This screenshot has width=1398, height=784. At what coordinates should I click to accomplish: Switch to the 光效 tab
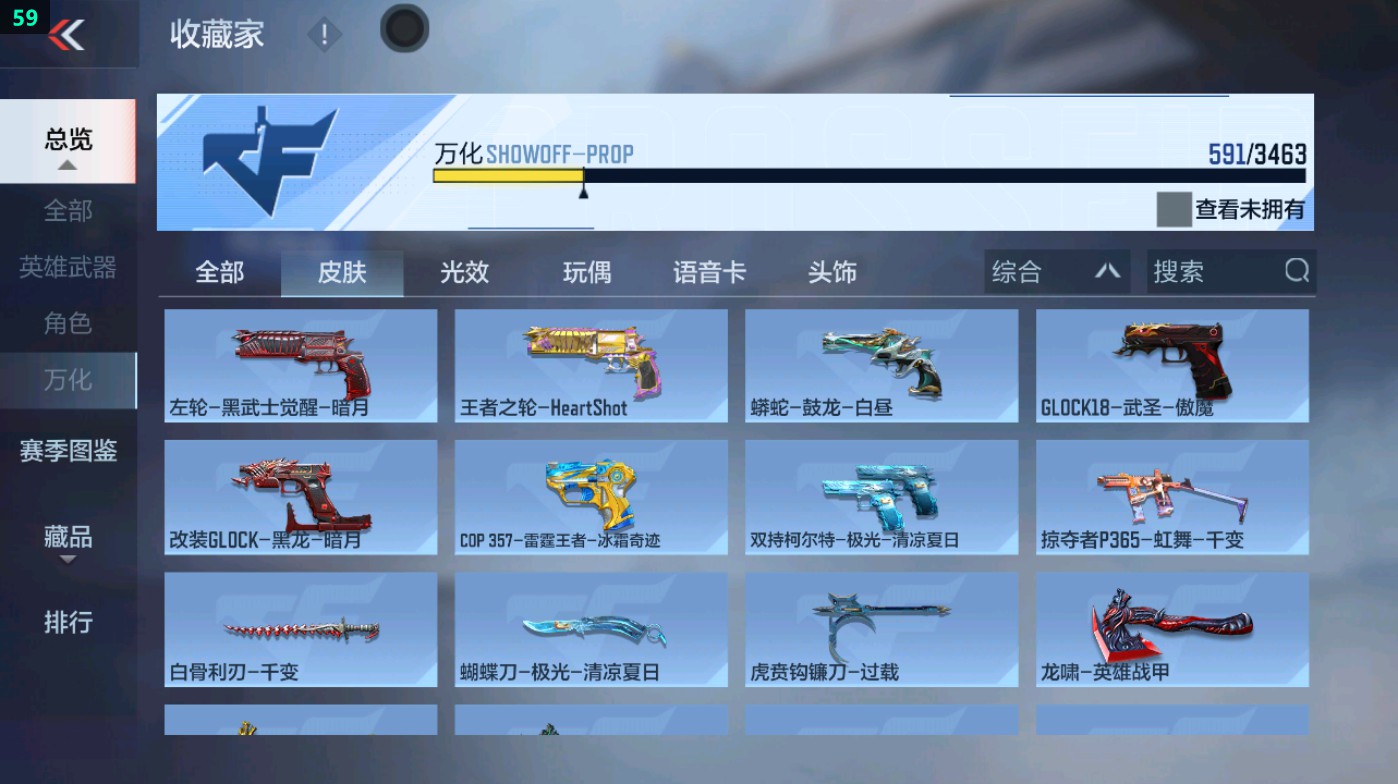[x=462, y=271]
